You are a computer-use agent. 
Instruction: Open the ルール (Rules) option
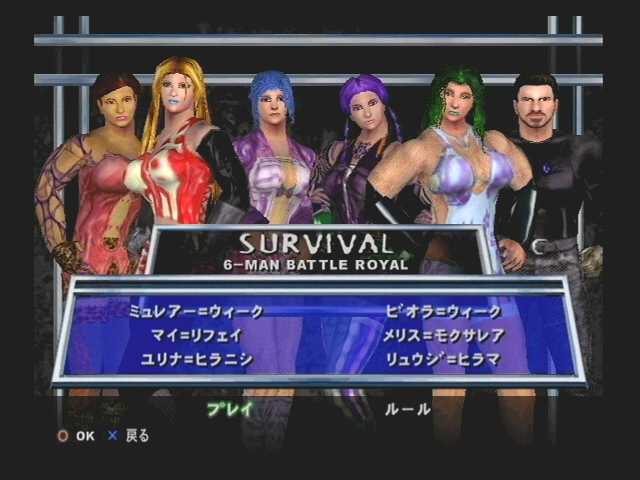pos(407,409)
